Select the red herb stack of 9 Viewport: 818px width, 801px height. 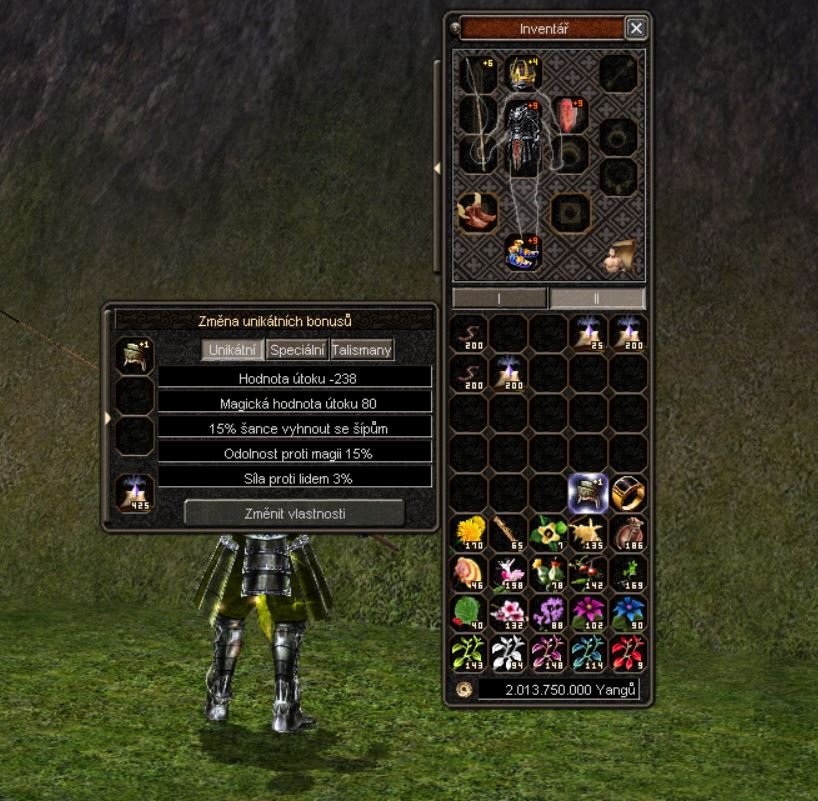tap(628, 652)
